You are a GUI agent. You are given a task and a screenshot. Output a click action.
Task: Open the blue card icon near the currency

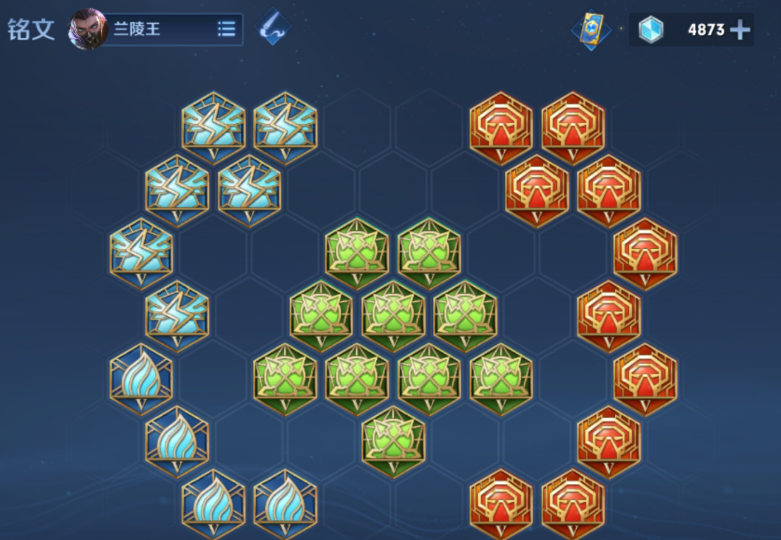click(x=591, y=29)
